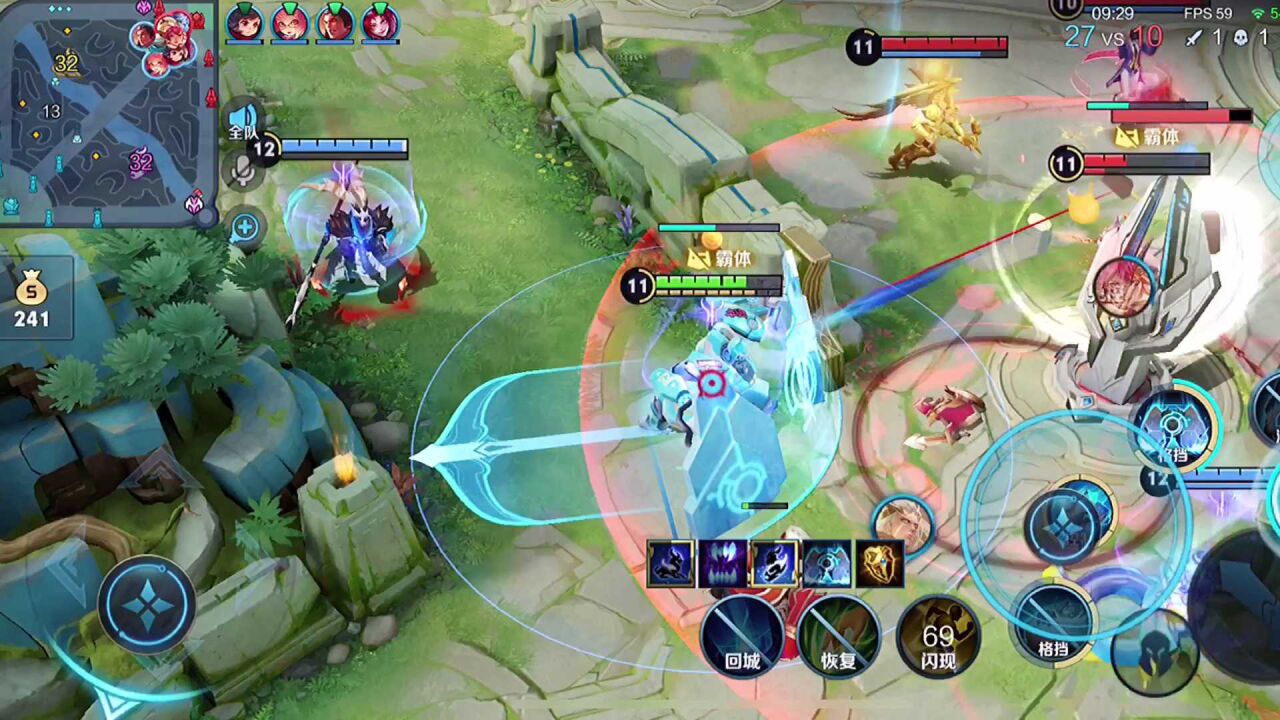The width and height of the screenshot is (1280, 720).
Task: Tap the 闪现 flash spell on cooldown
Action: click(937, 636)
